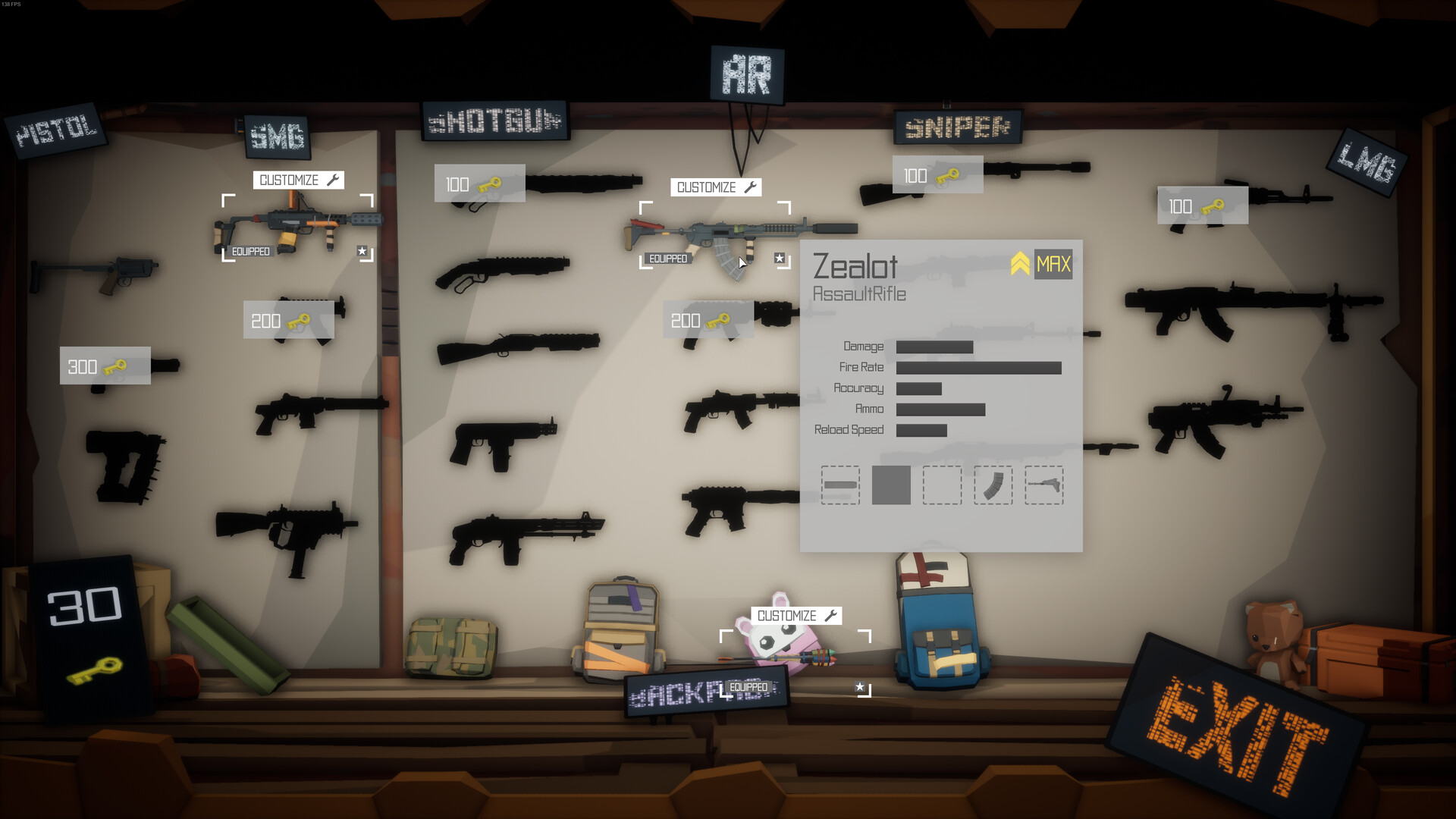Select the SHOTGUN category sign

(x=494, y=121)
